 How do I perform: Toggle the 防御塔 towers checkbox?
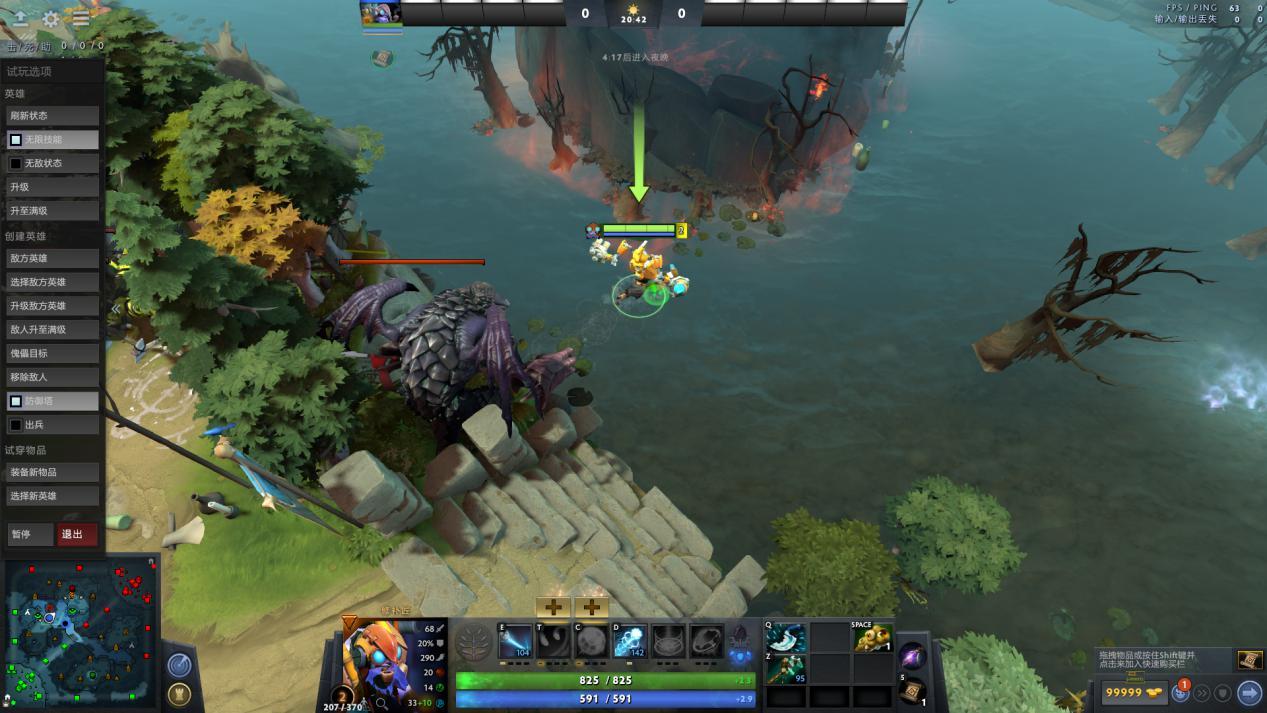[16, 401]
